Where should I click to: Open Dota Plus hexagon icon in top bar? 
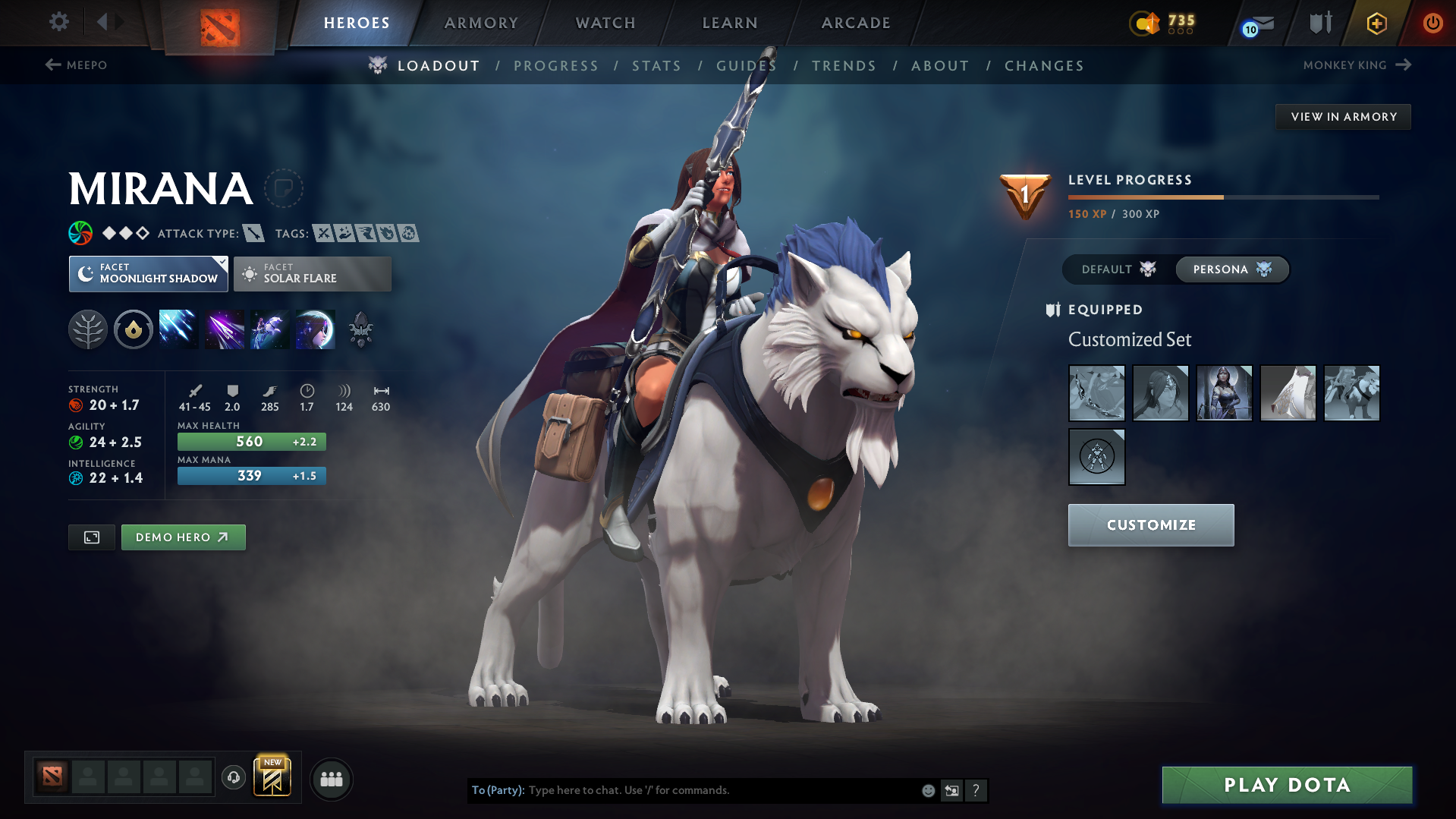(1375, 23)
